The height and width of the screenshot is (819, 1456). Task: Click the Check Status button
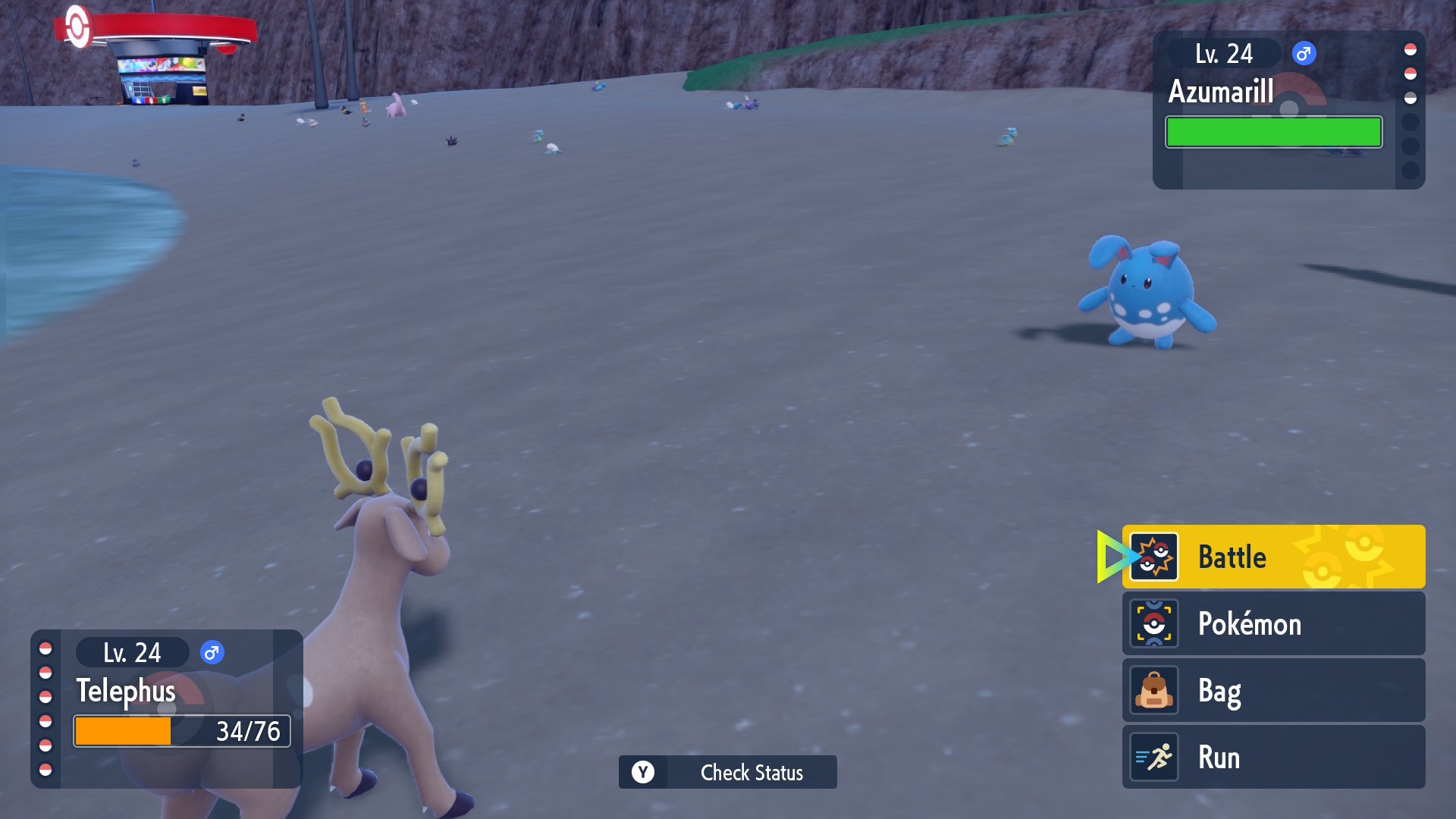(x=728, y=772)
